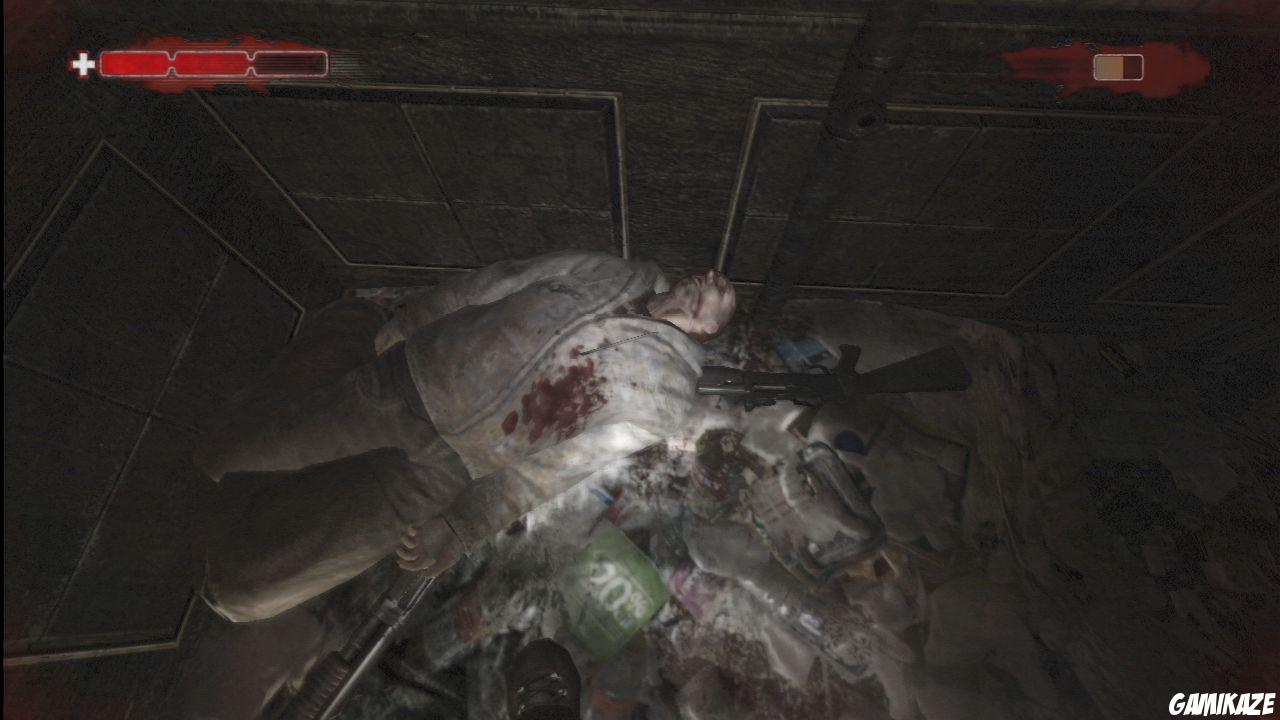Toggle the notch between health bar segments
This screenshot has width=1280, height=720.
coord(171,62)
